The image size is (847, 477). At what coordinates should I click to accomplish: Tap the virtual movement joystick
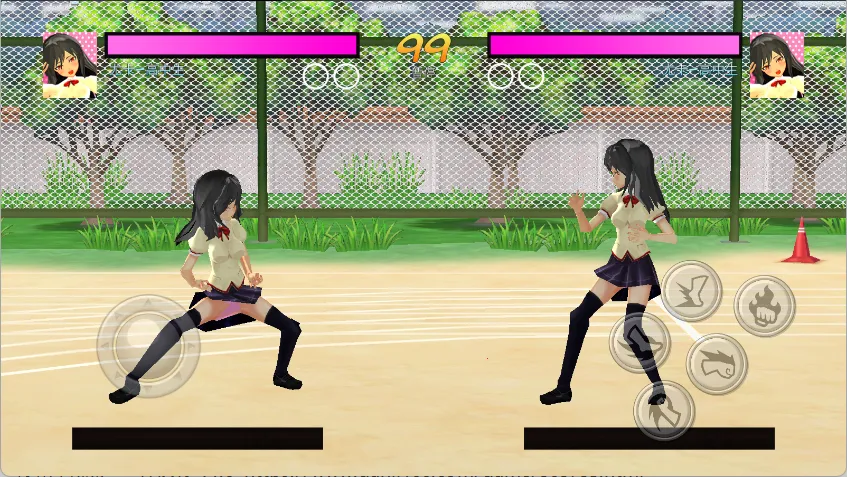click(148, 345)
